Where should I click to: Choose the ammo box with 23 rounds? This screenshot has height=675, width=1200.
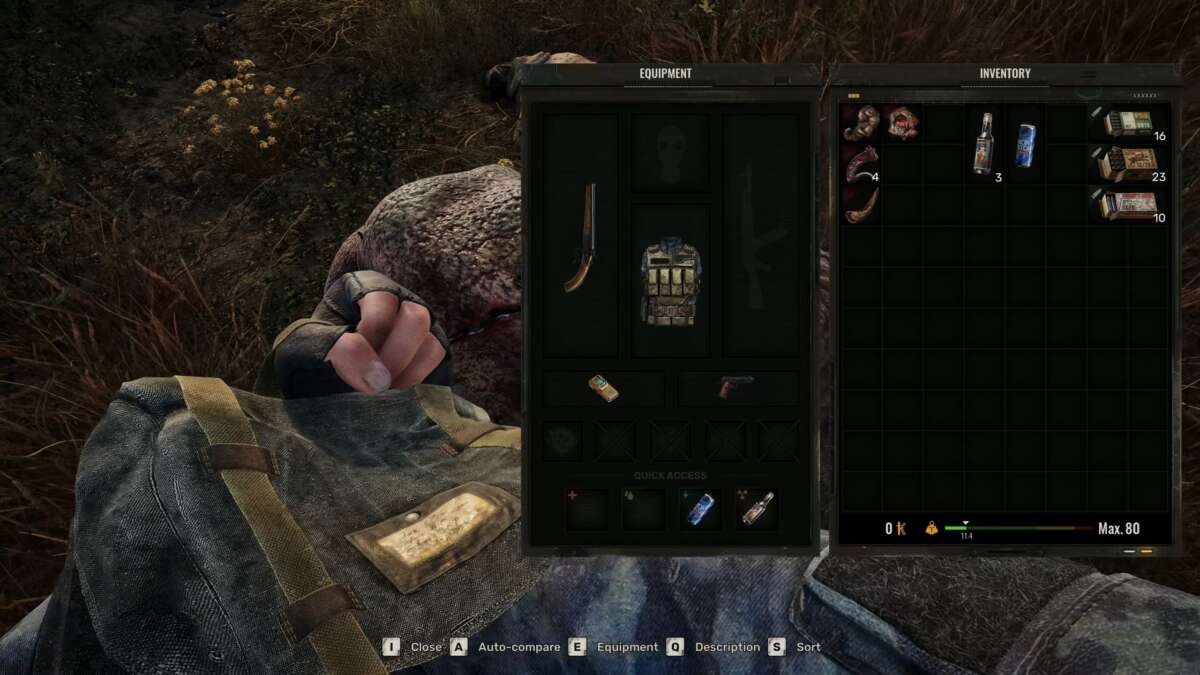tap(1129, 164)
